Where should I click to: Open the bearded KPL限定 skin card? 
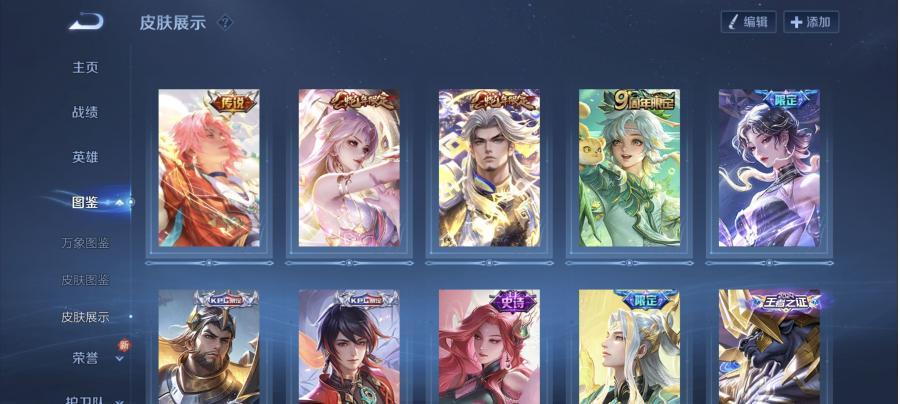click(209, 346)
